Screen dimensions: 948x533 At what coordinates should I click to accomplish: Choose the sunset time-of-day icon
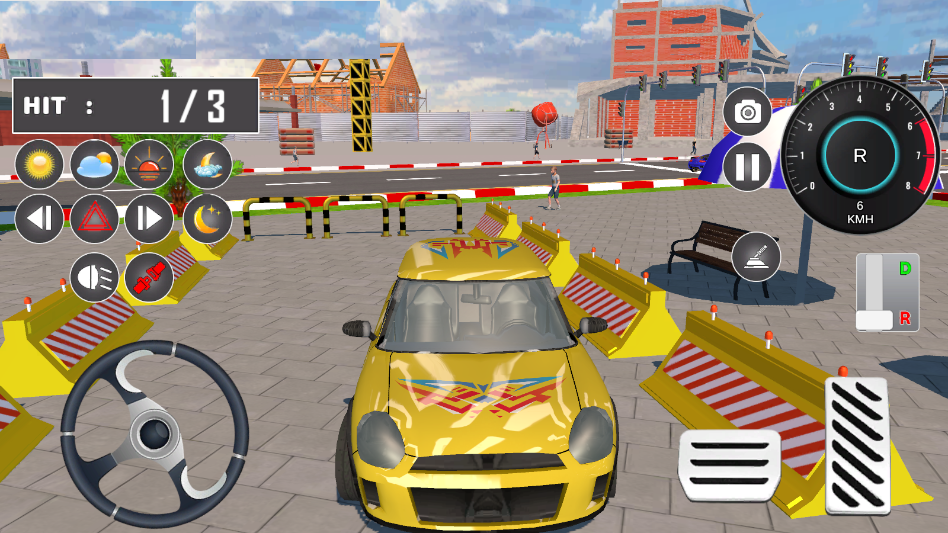tap(149, 165)
